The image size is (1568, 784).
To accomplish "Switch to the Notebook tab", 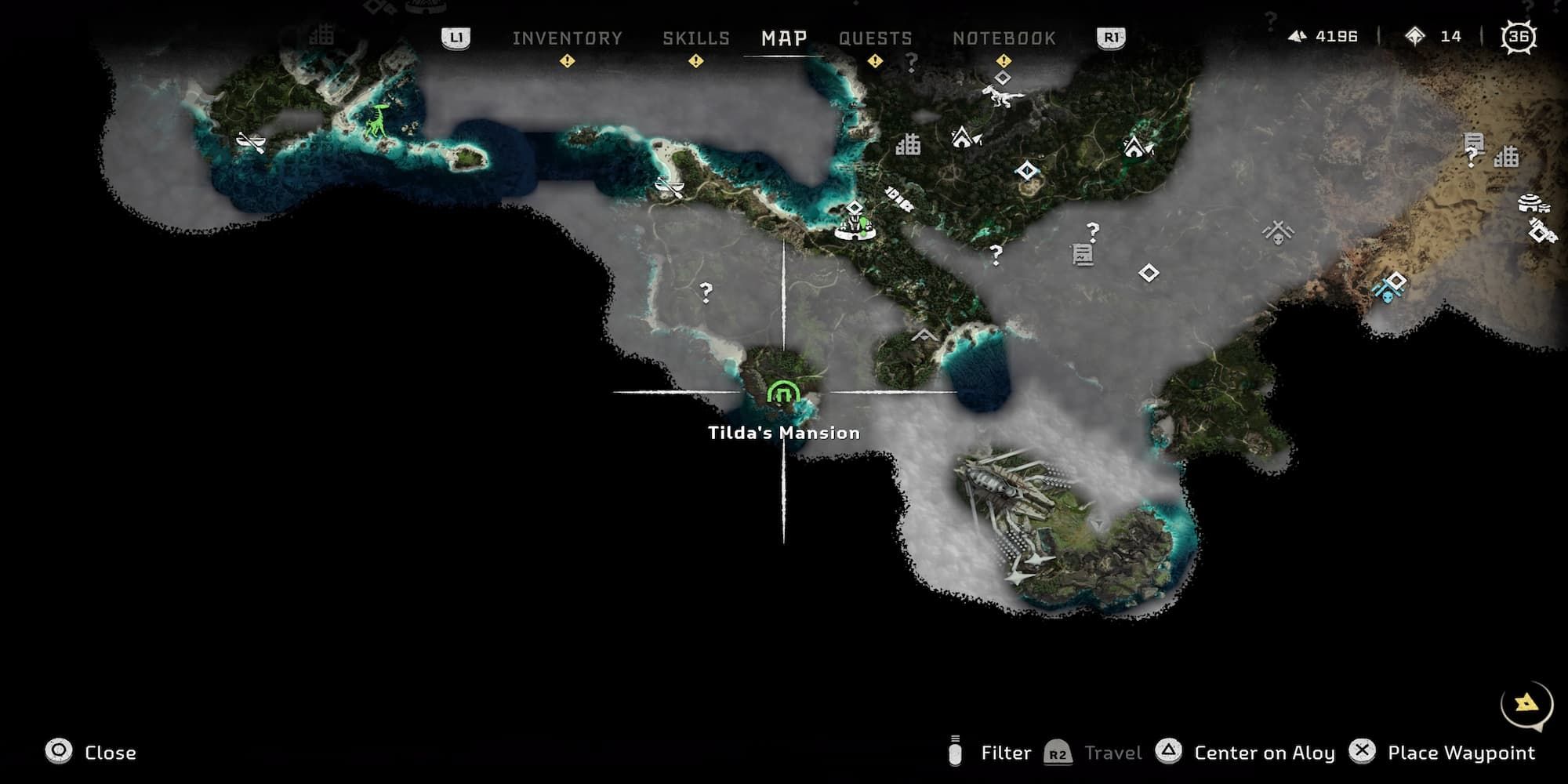I will [1005, 38].
